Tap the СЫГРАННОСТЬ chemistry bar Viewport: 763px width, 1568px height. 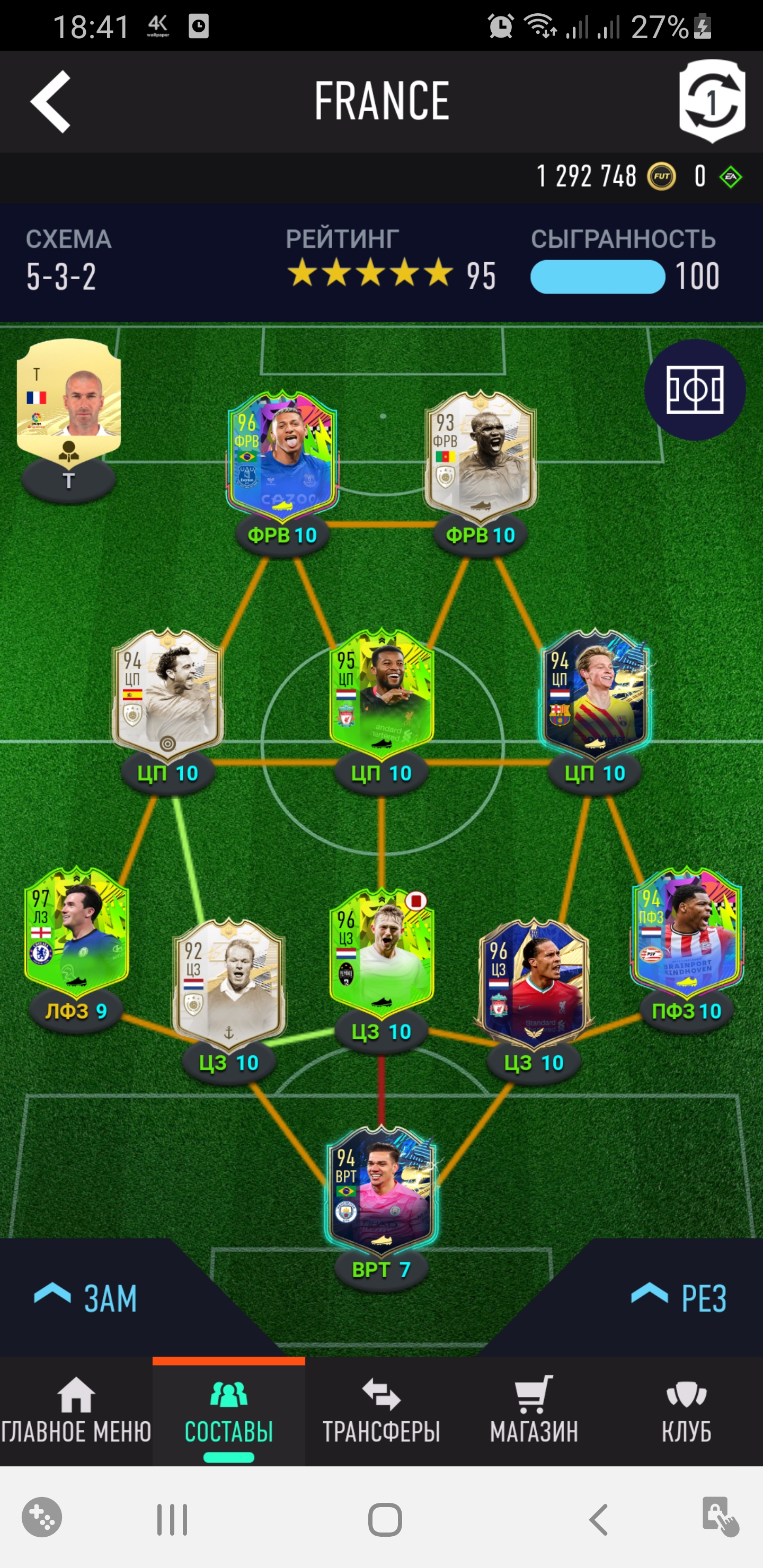[x=597, y=277]
